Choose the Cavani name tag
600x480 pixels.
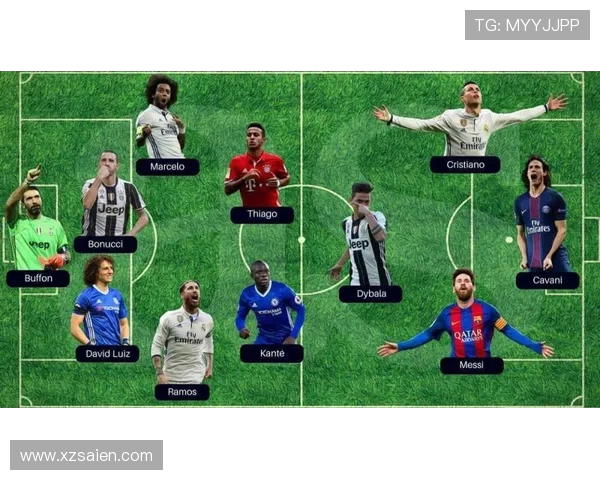tap(547, 281)
